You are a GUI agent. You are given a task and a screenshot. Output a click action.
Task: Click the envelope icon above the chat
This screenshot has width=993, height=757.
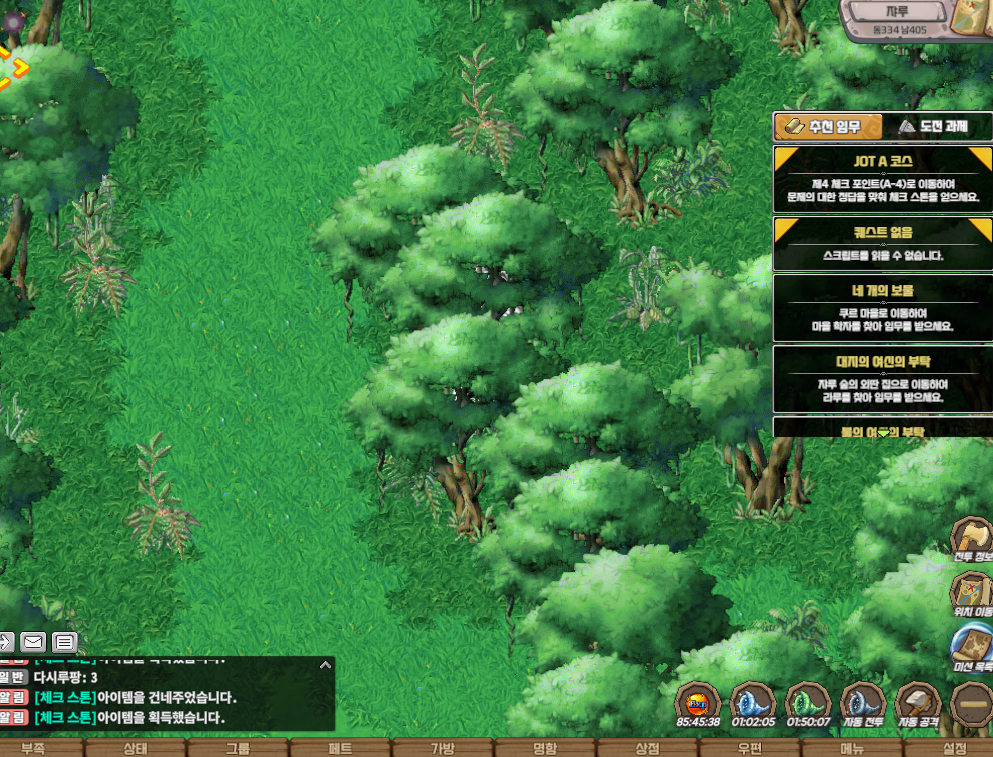[33, 641]
